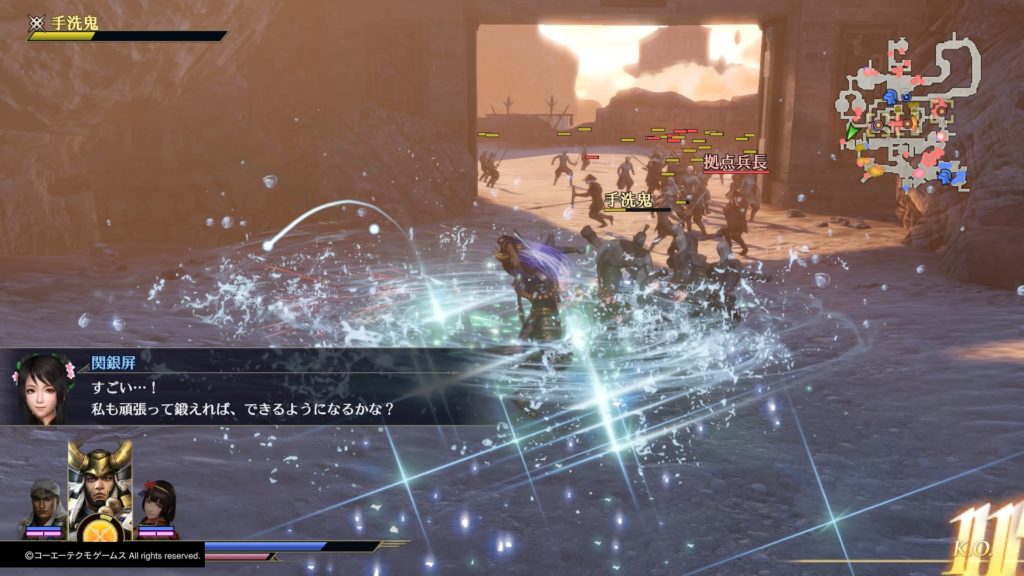Open the battlefield minimap
The width and height of the screenshot is (1024, 576).
pos(905,115)
